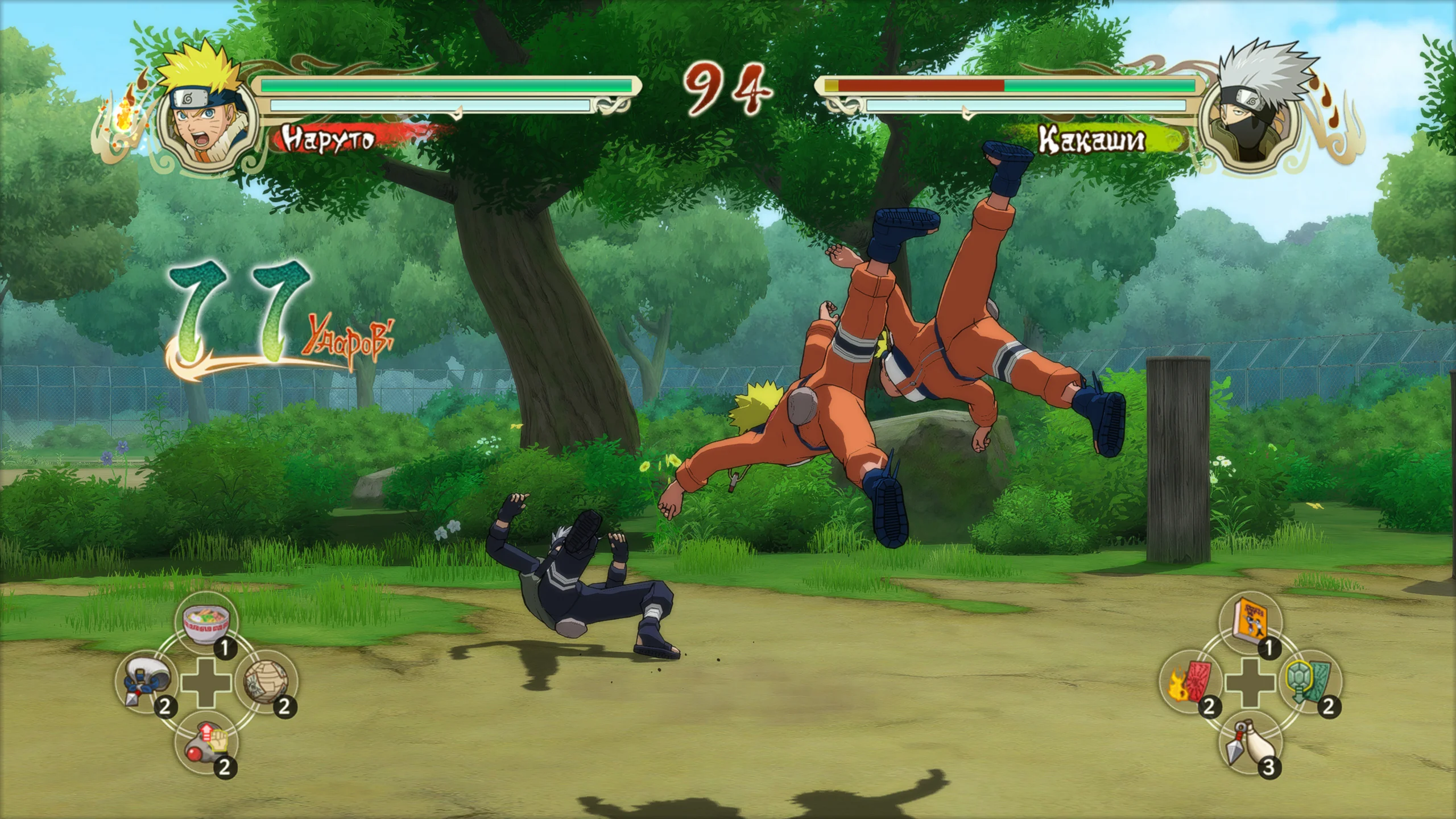Choose the round paper bomb ball item
Viewport: 1456px width, 819px height.
coord(266,682)
